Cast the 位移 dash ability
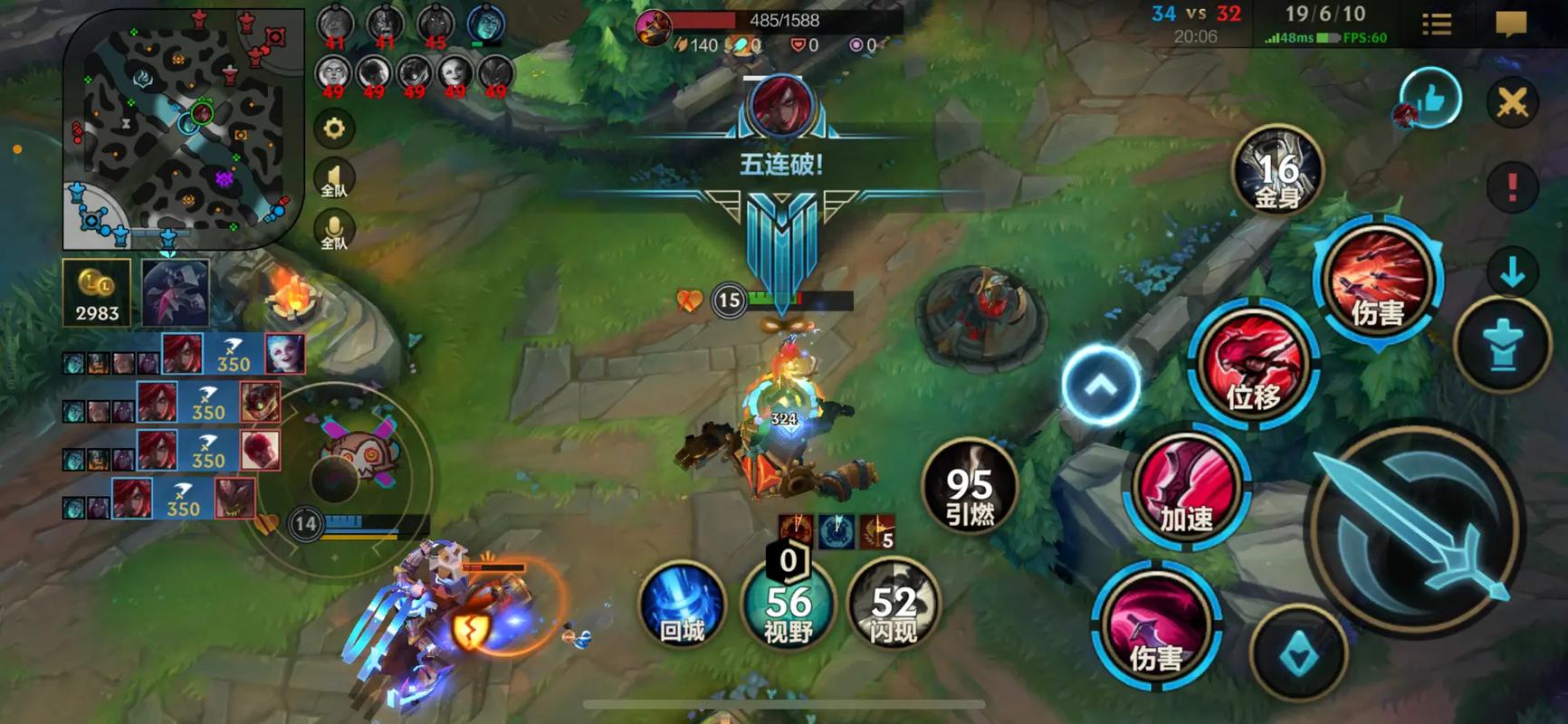 (x=1254, y=364)
